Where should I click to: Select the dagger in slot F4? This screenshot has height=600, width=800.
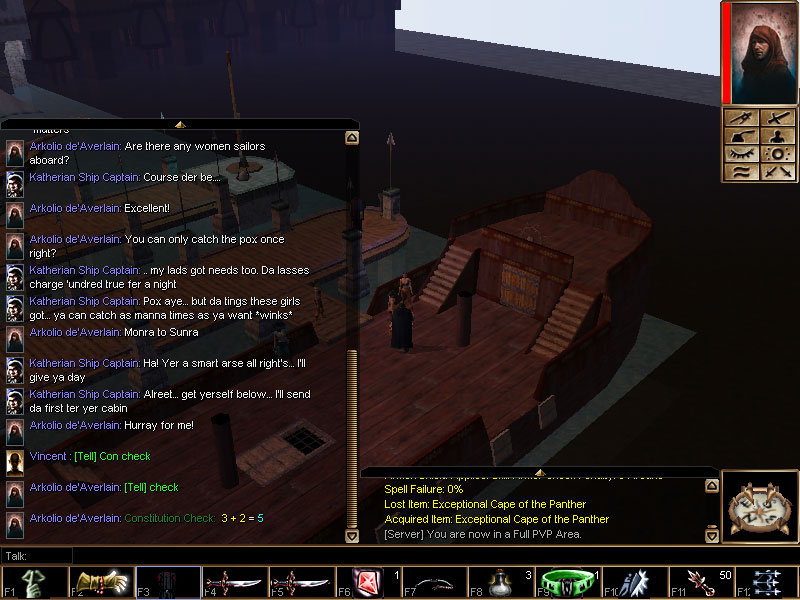click(x=234, y=582)
